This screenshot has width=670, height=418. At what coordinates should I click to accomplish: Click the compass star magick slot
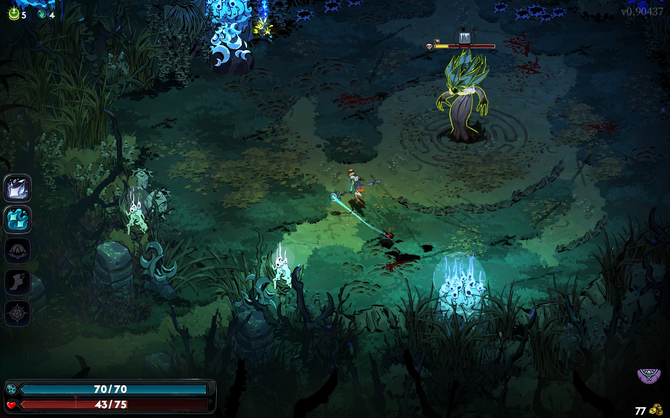click(18, 313)
